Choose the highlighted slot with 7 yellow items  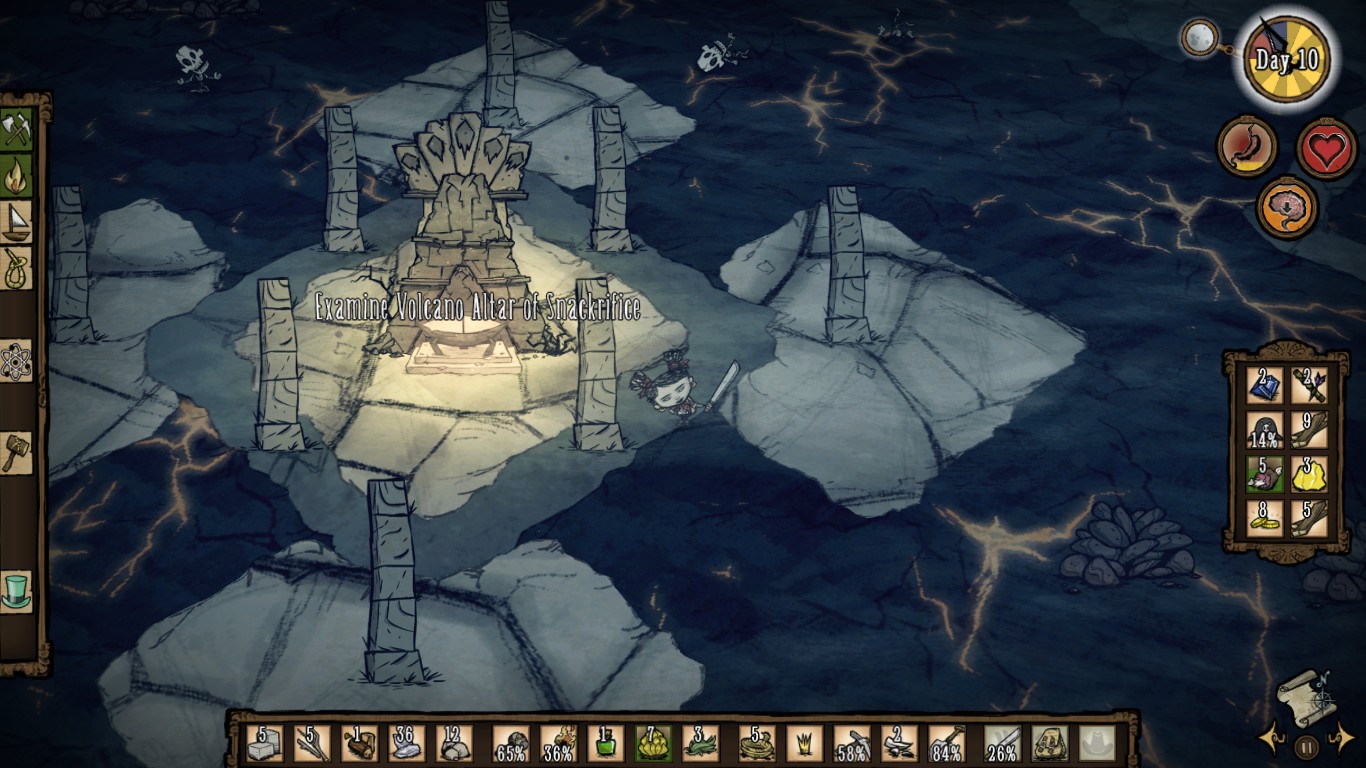[x=653, y=743]
